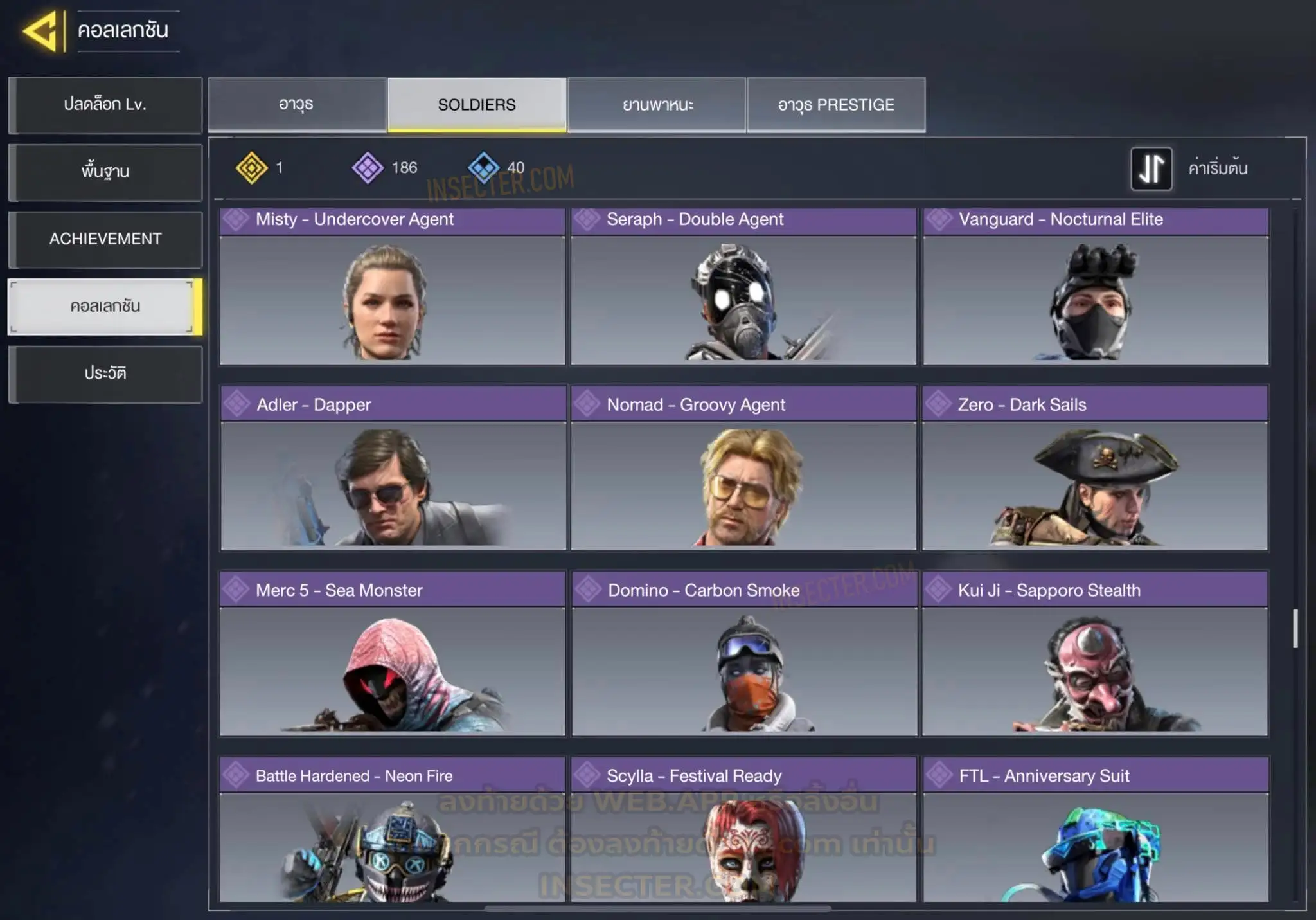Select the พื้นฐาน side menu entry

[x=105, y=172]
